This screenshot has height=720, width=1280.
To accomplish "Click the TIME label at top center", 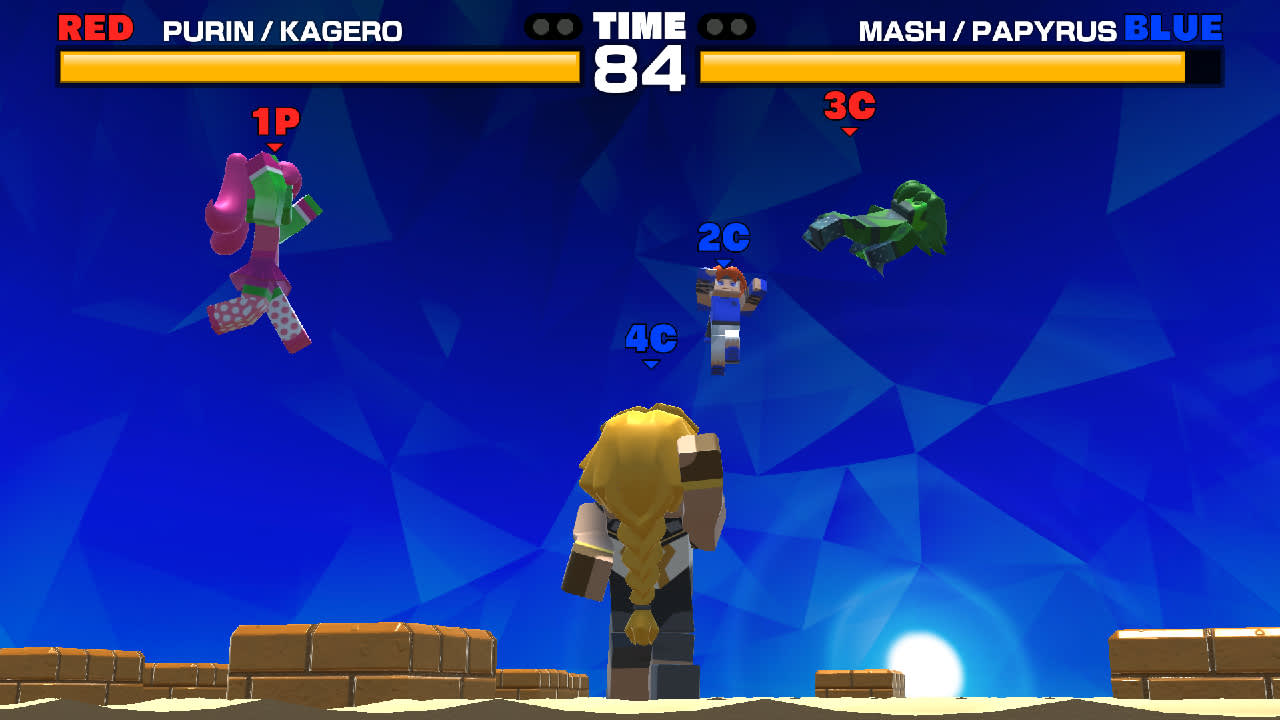I will (x=639, y=24).
